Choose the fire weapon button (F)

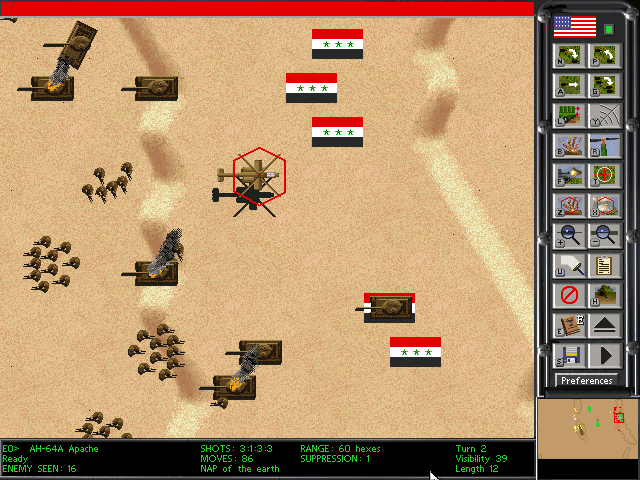pyautogui.click(x=568, y=176)
